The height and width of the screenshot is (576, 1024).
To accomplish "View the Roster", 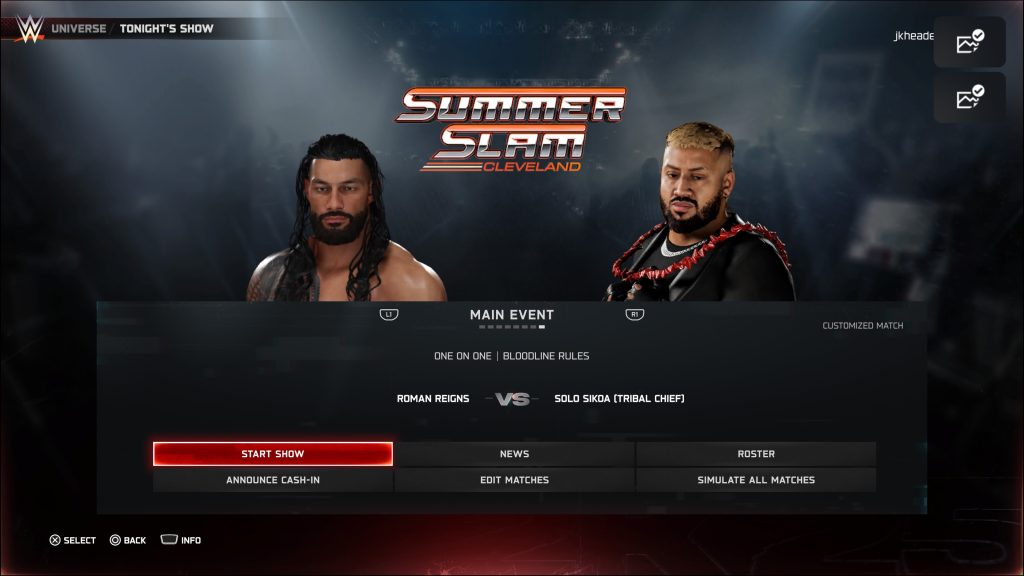I will point(756,454).
